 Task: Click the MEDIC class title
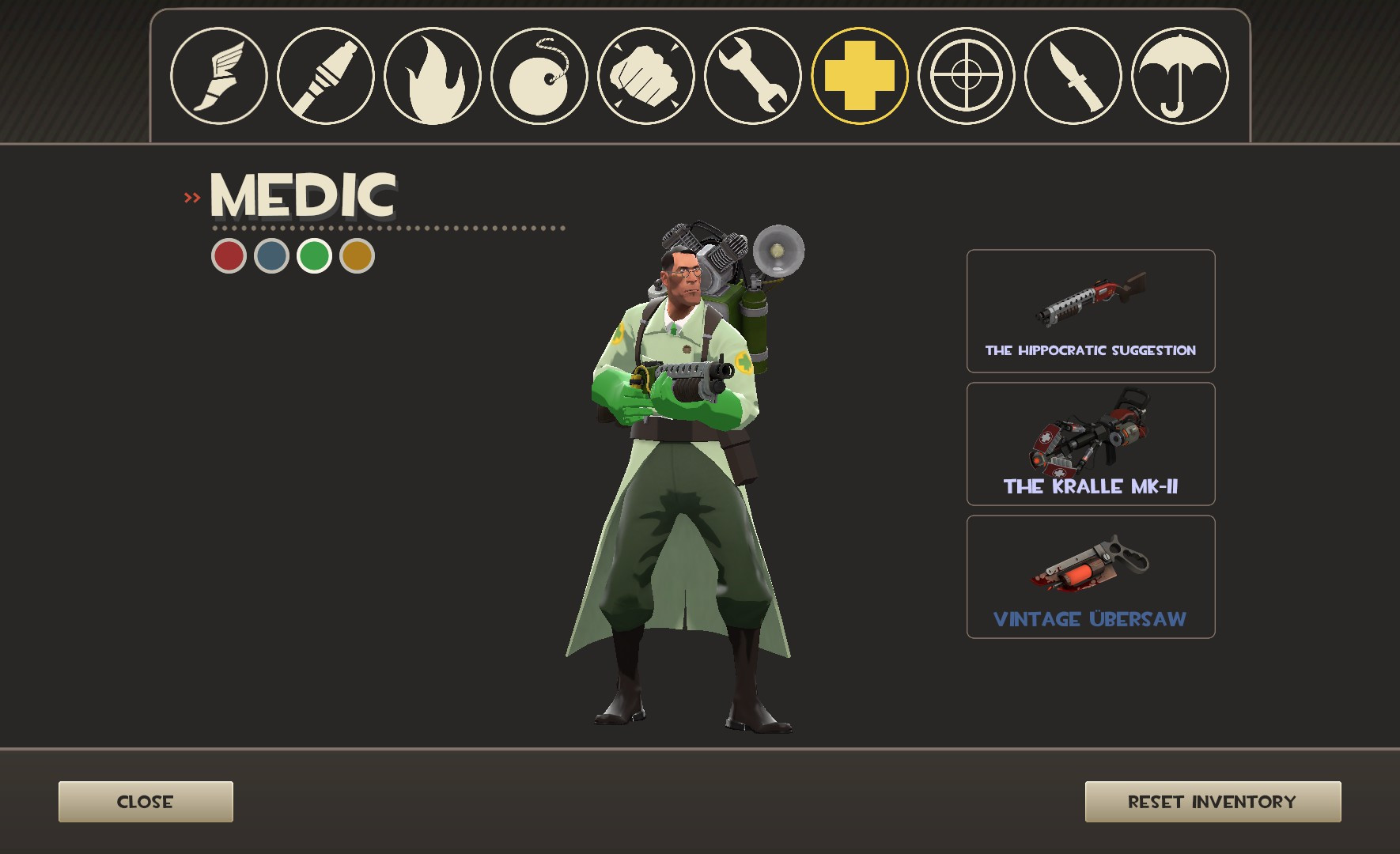(302, 194)
